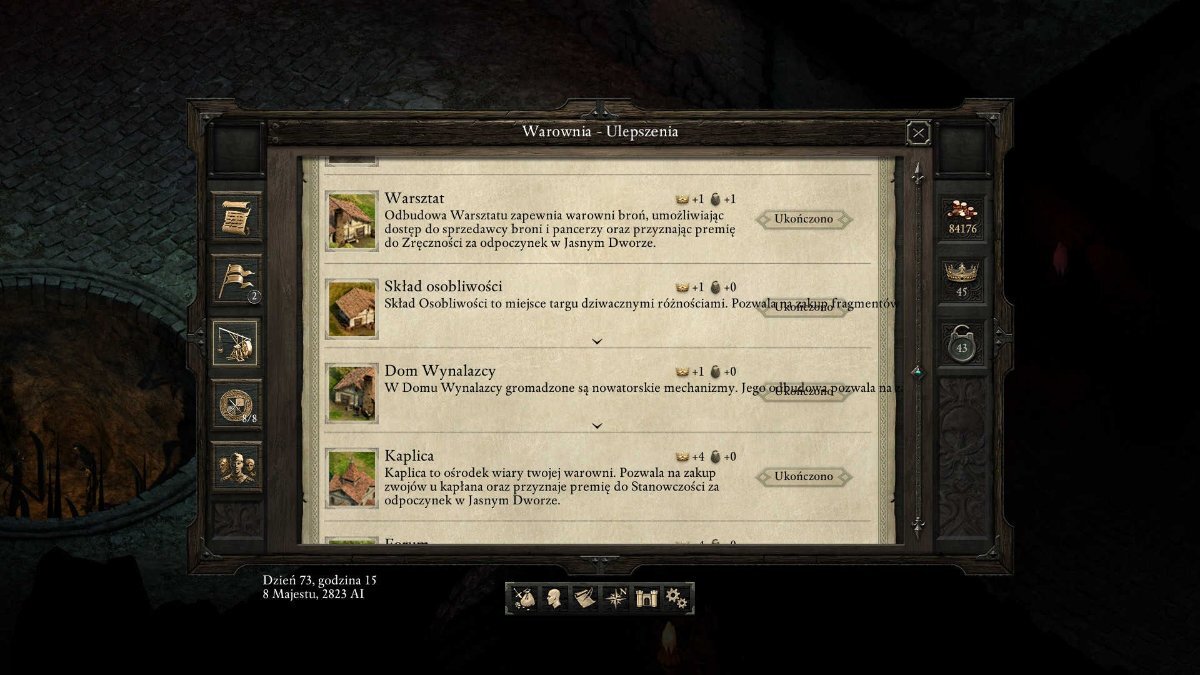
Task: Expand the Dom Wynalazcy description
Action: pos(597,425)
